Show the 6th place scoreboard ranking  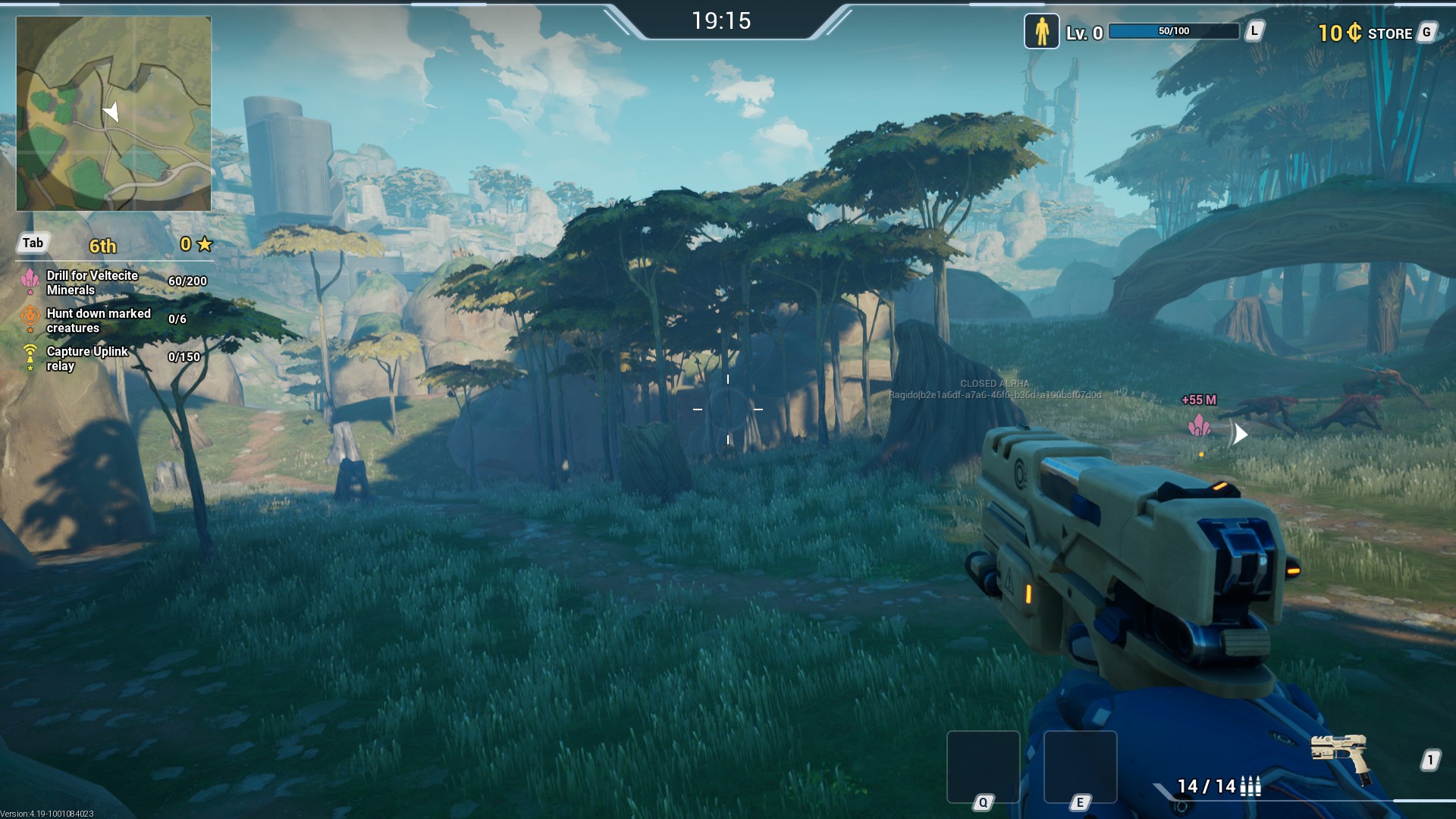pyautogui.click(x=102, y=246)
